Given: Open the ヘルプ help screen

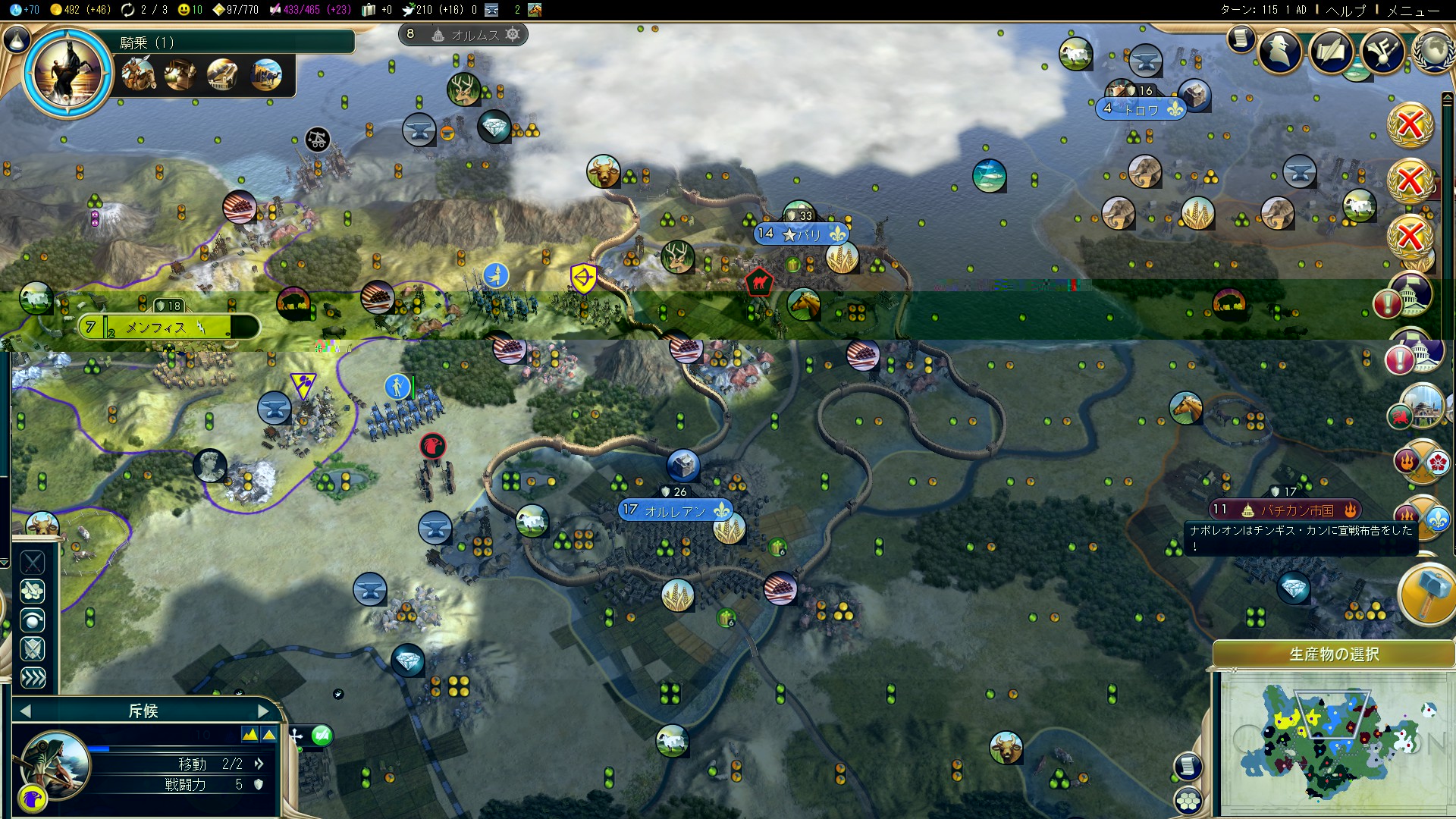Looking at the screenshot, I should (x=1345, y=11).
